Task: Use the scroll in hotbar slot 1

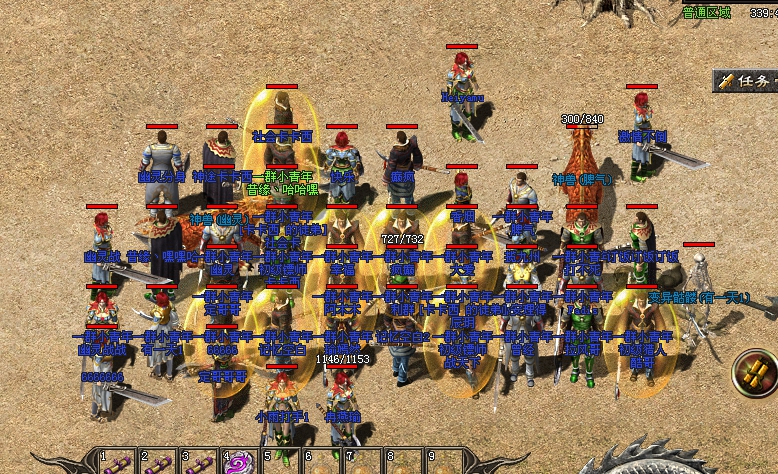Action: point(117,464)
